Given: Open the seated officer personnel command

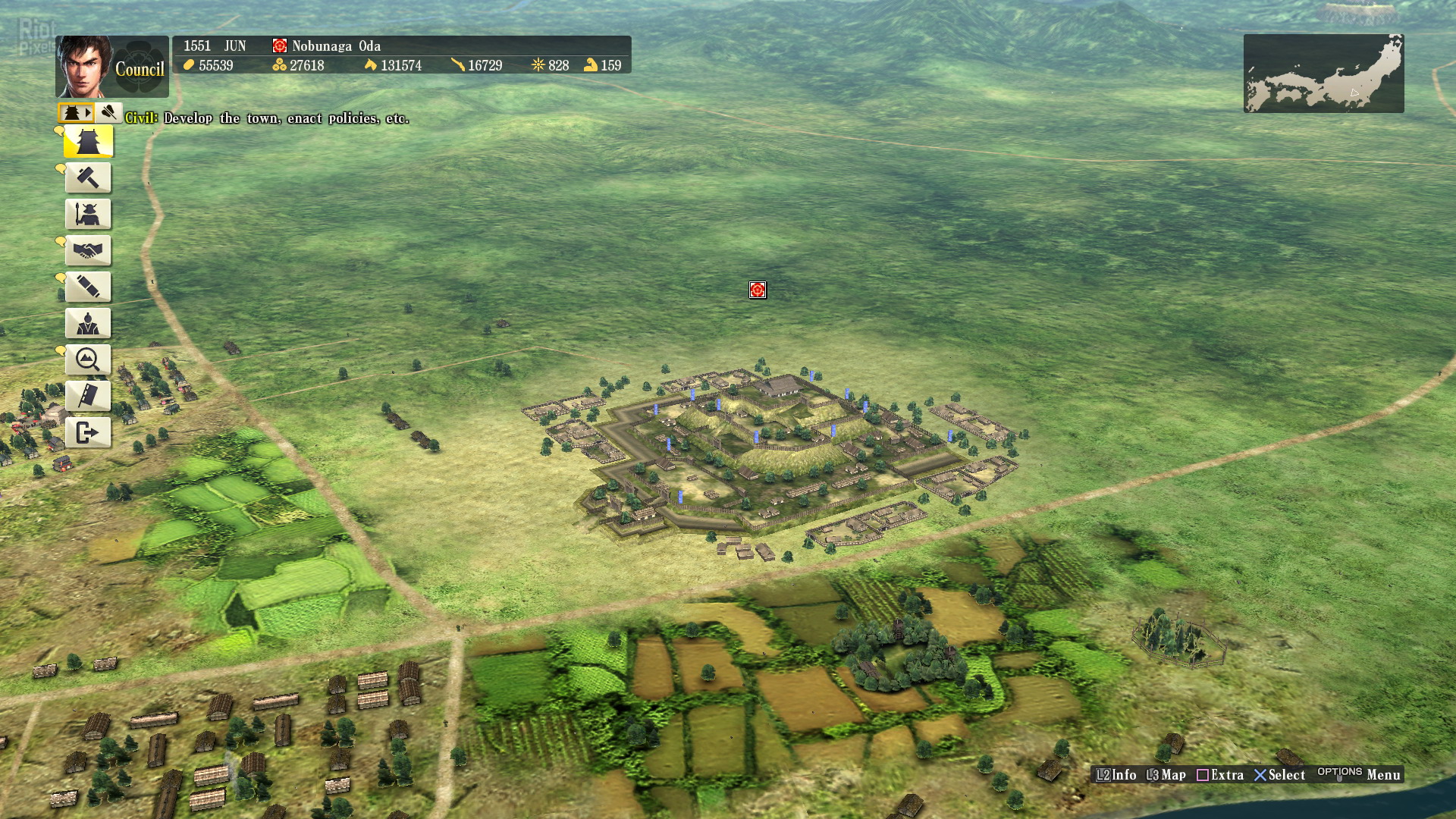Looking at the screenshot, I should coord(88,323).
